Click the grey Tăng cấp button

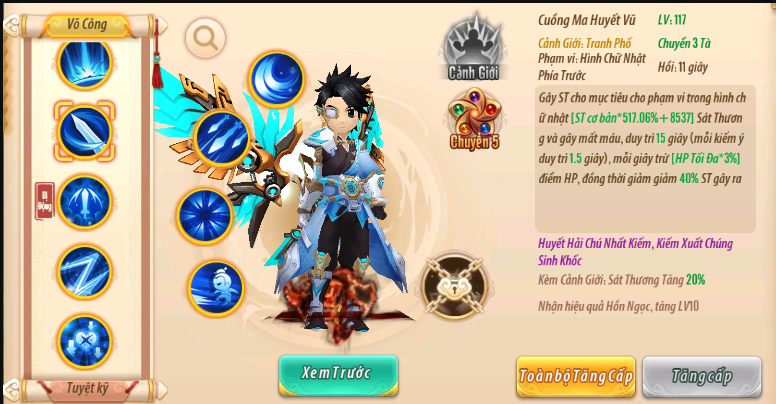point(701,376)
